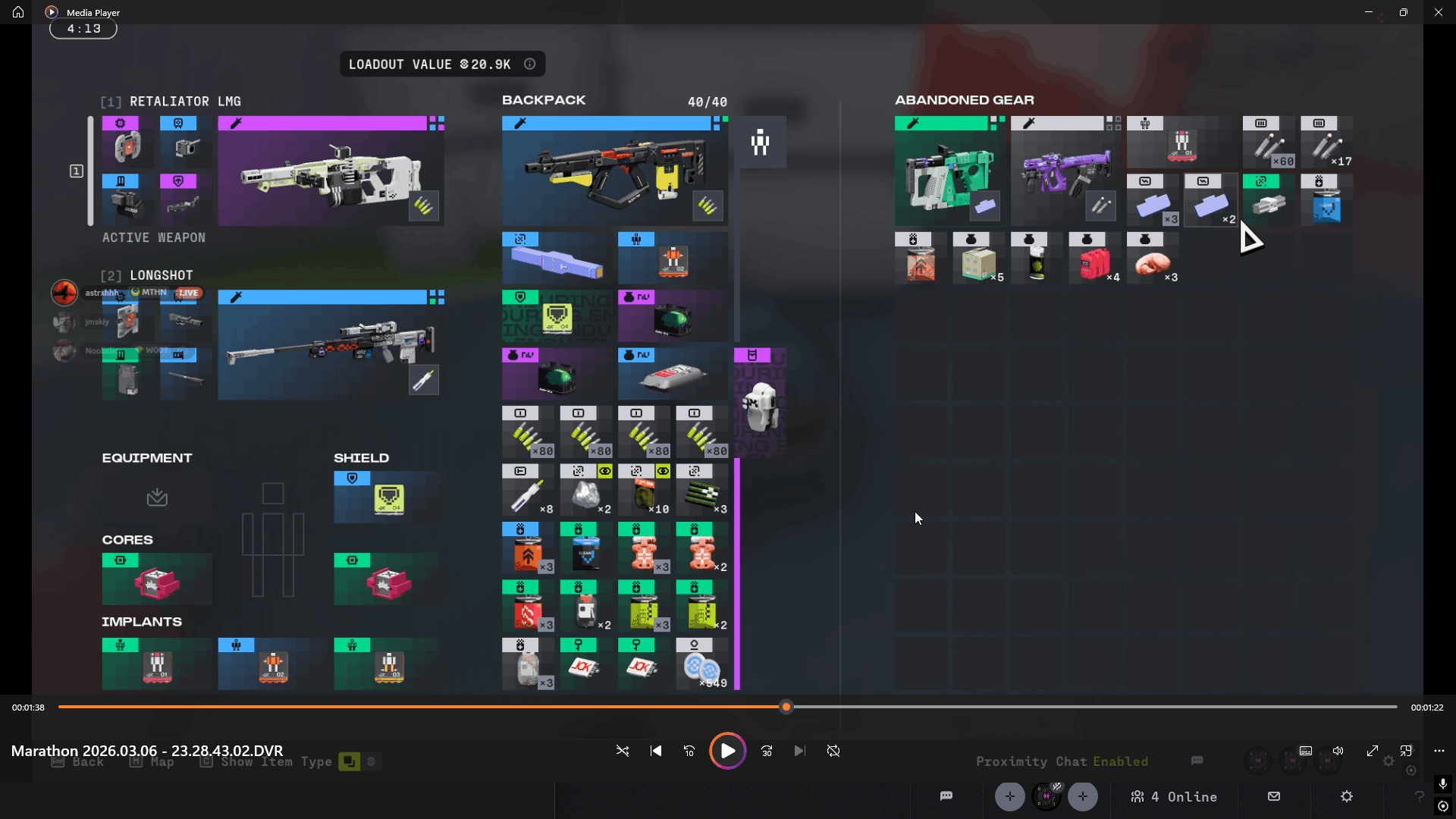This screenshot has height=819, width=1456.
Task: Select the silver foil packet in backpack
Action: pos(673,374)
